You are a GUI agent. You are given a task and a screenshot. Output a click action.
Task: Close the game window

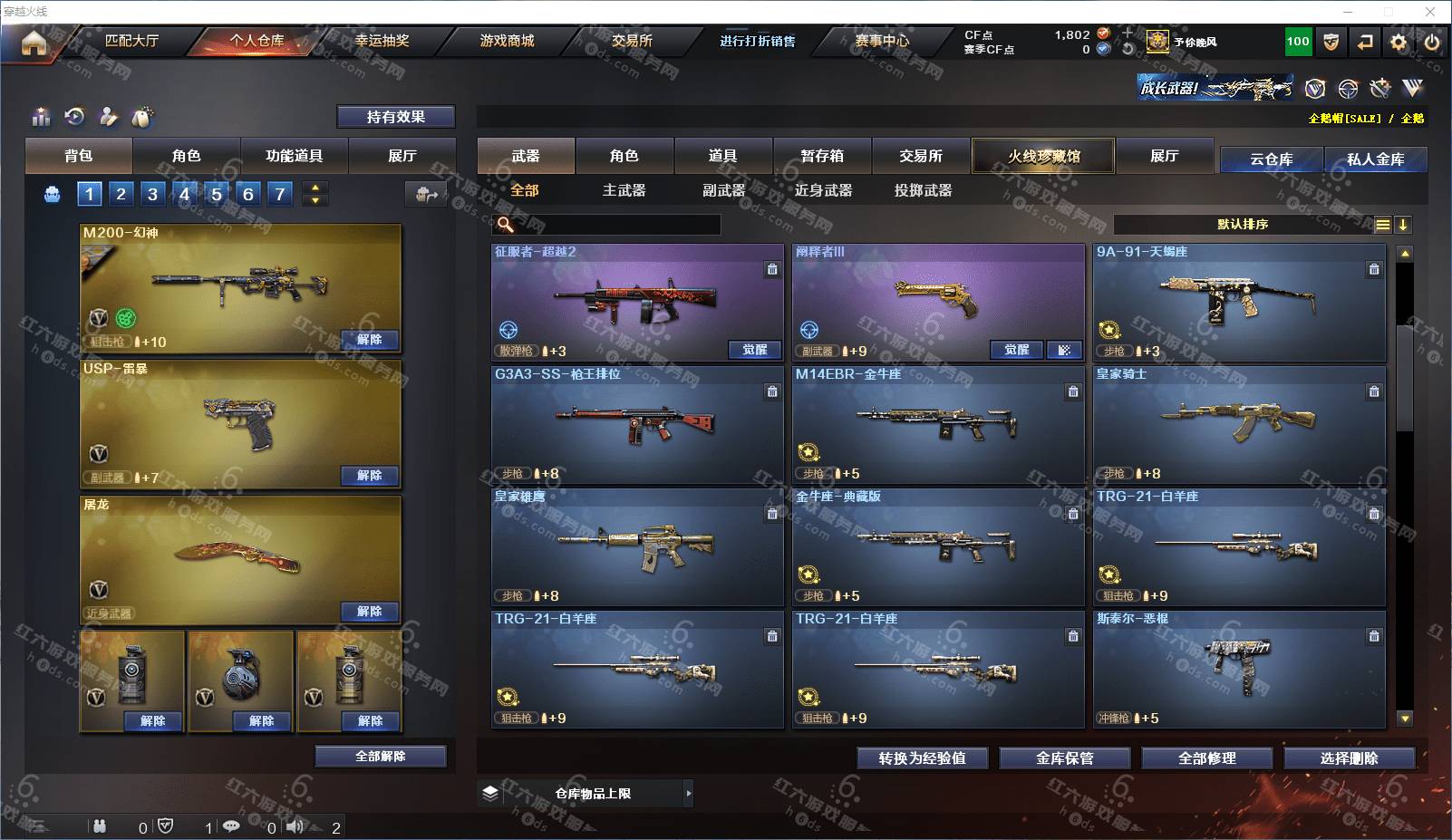(x=1430, y=12)
